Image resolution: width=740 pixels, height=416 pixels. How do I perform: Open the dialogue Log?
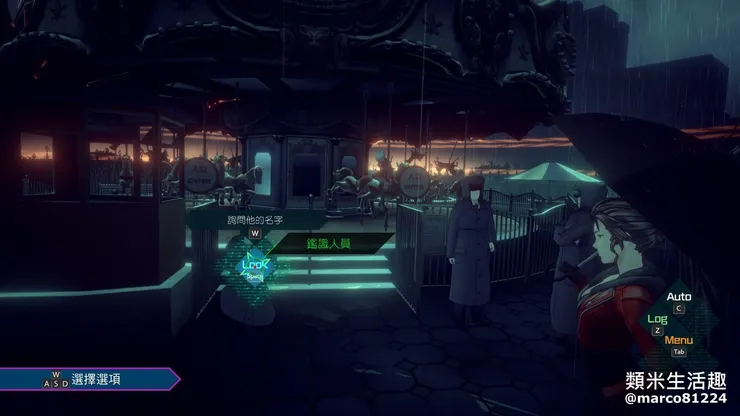click(657, 319)
